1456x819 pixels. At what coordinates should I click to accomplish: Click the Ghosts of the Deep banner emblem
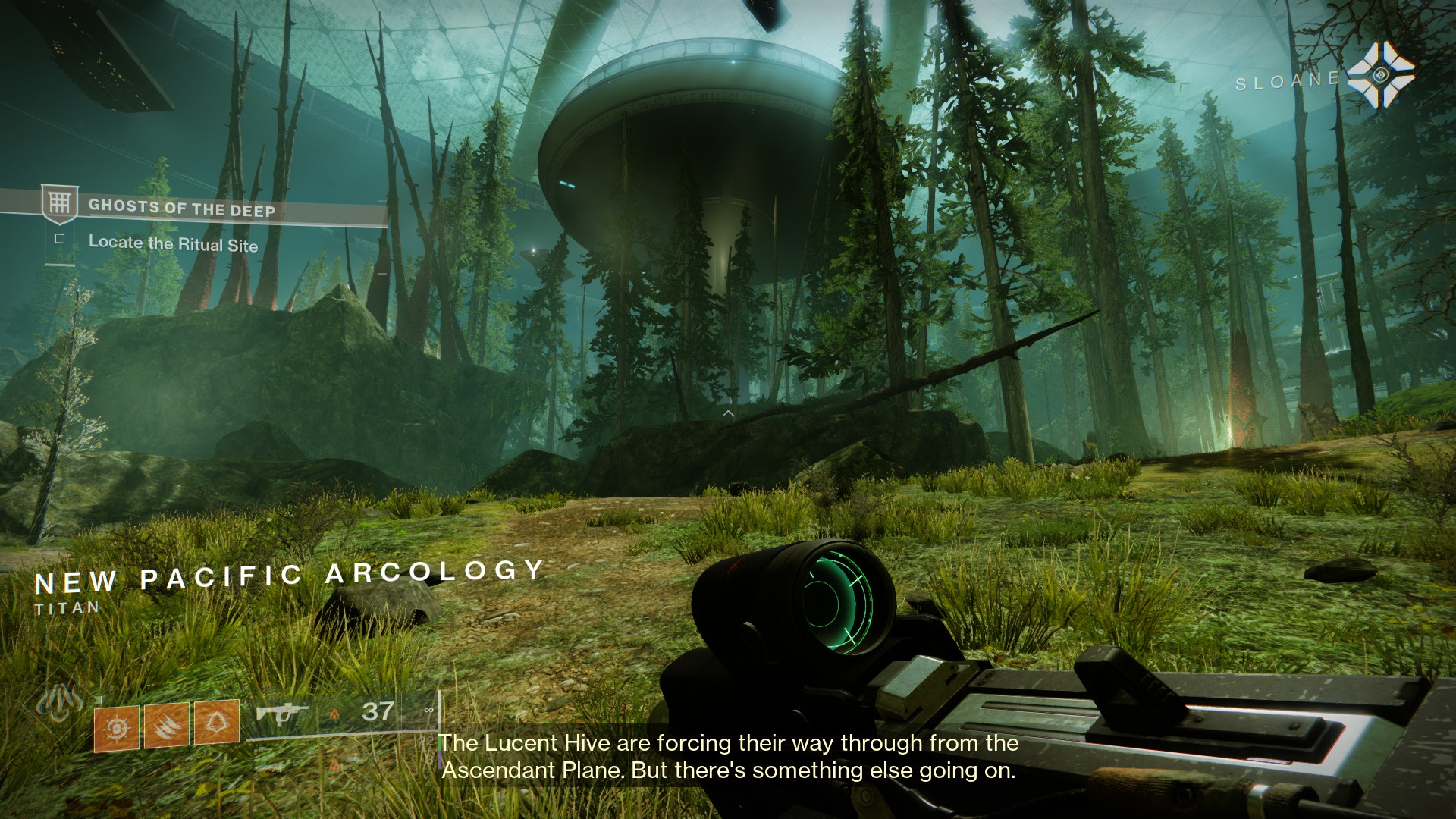[x=58, y=203]
